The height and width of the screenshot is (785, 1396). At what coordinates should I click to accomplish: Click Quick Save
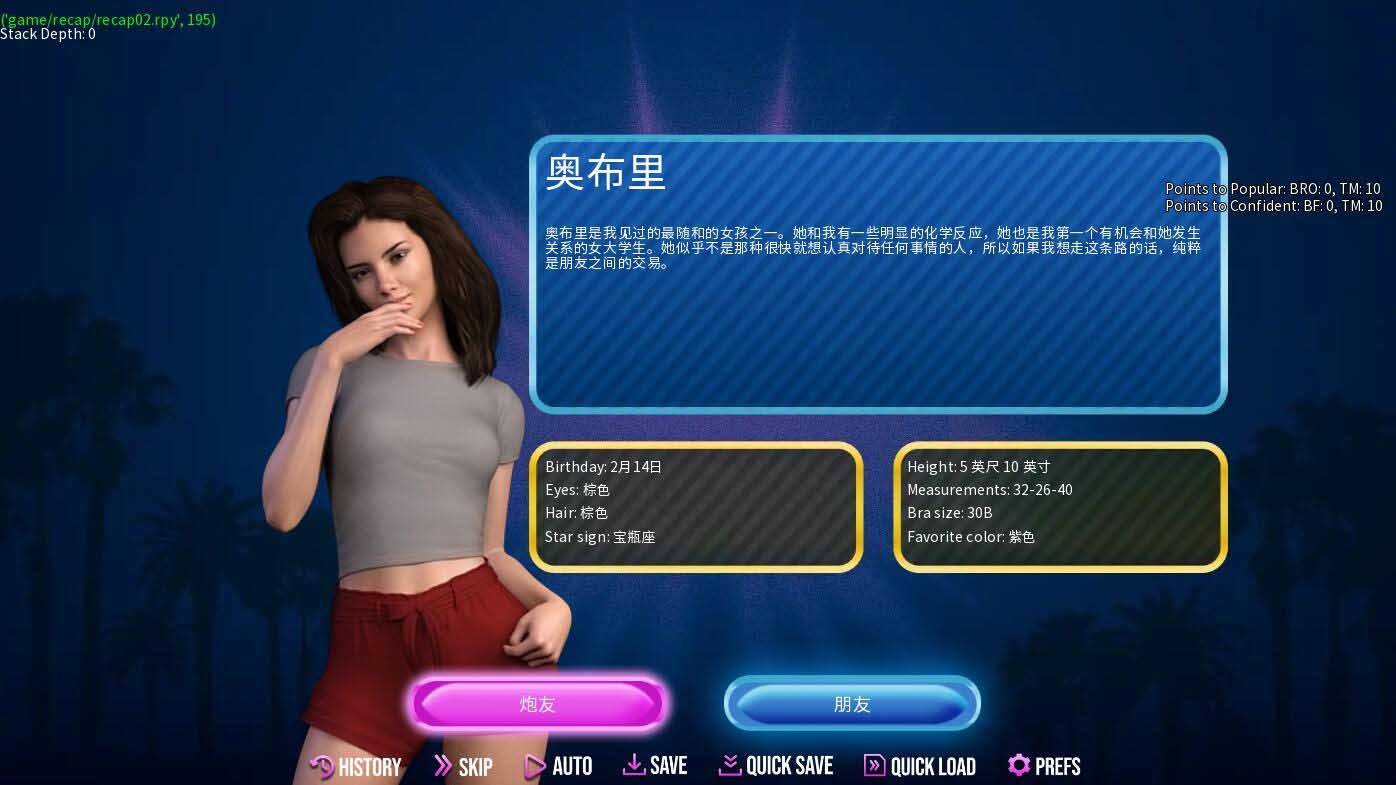(776, 766)
